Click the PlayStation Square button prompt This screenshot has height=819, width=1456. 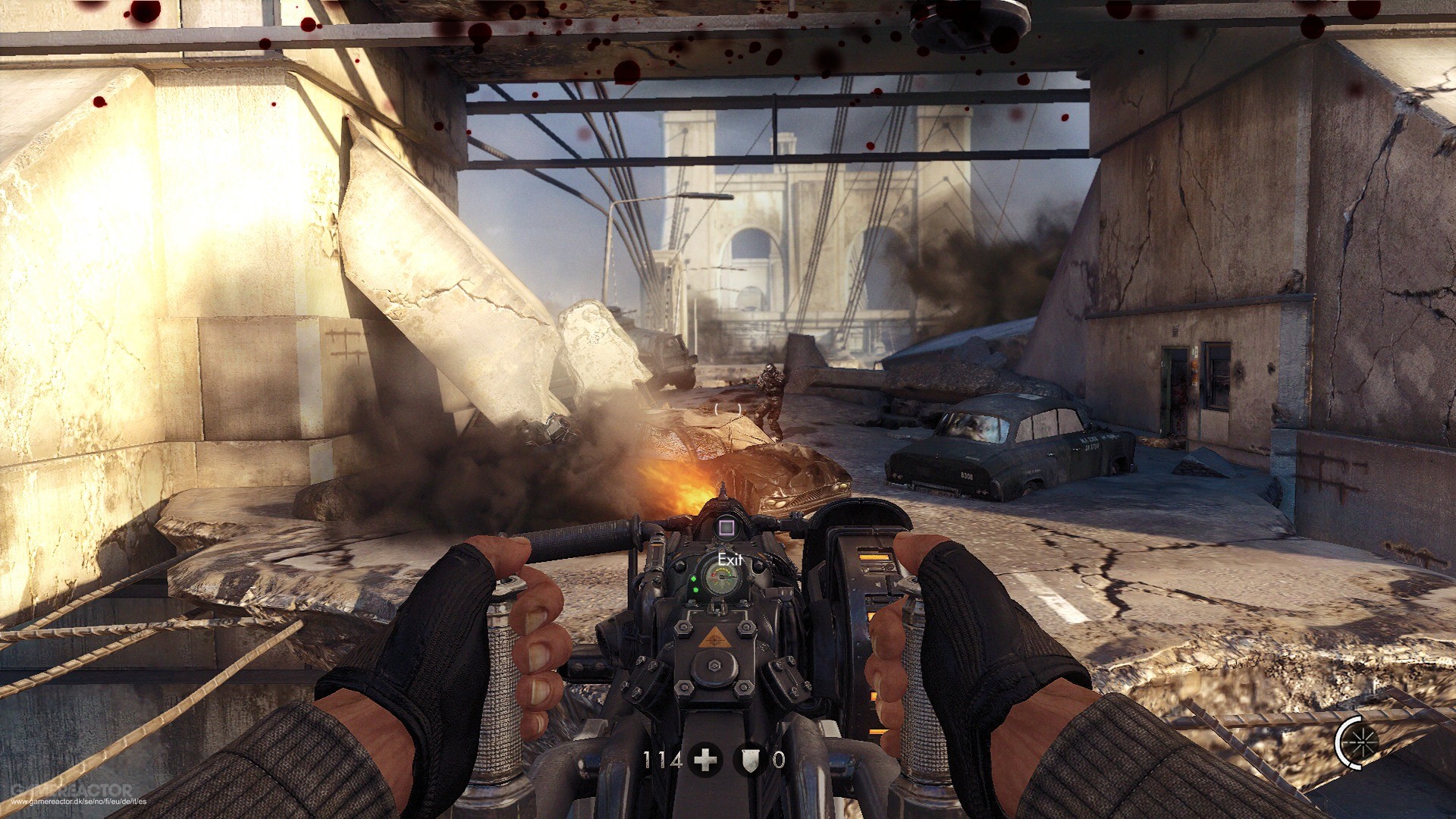726,526
